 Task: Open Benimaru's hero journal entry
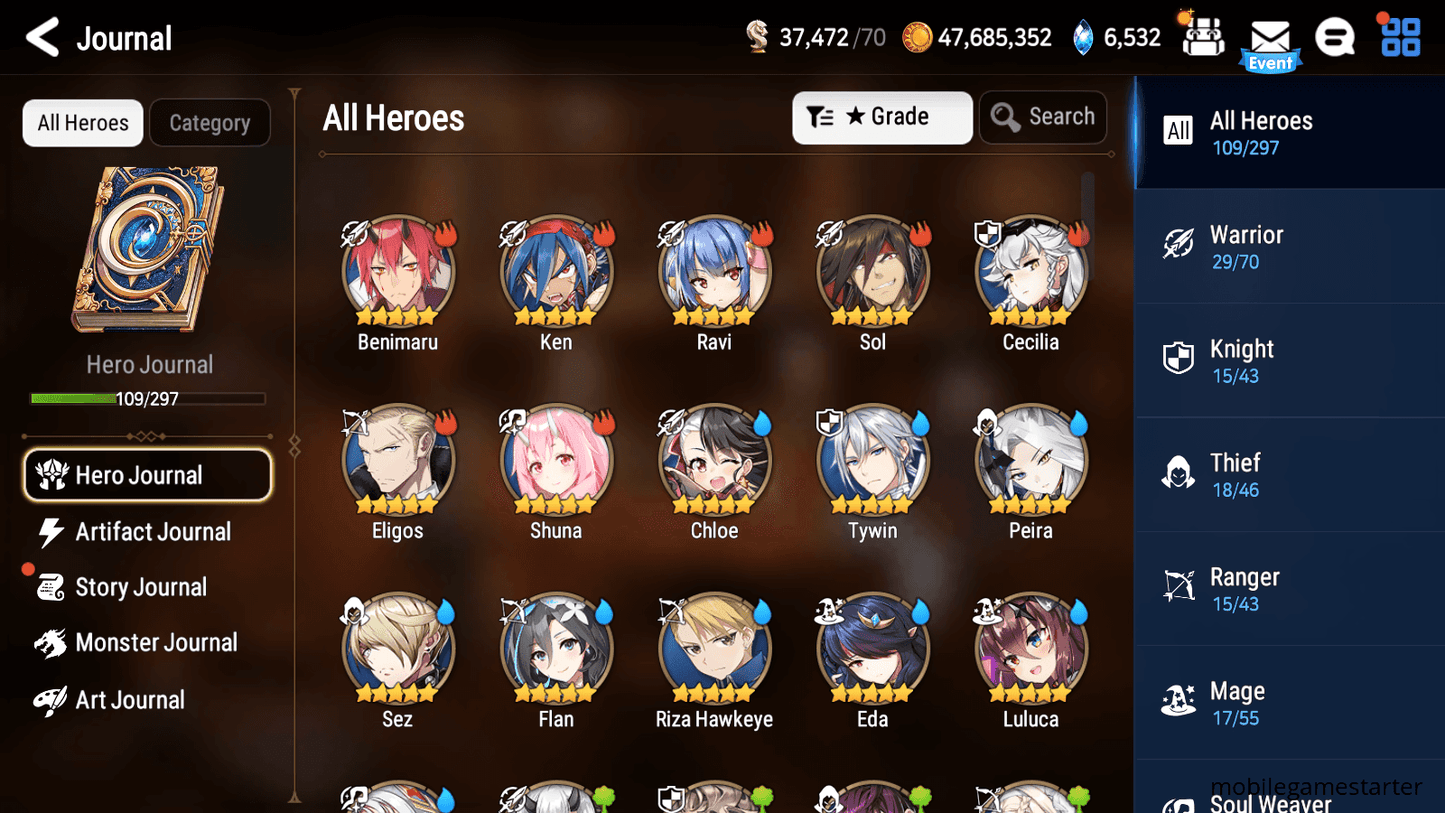click(x=397, y=270)
